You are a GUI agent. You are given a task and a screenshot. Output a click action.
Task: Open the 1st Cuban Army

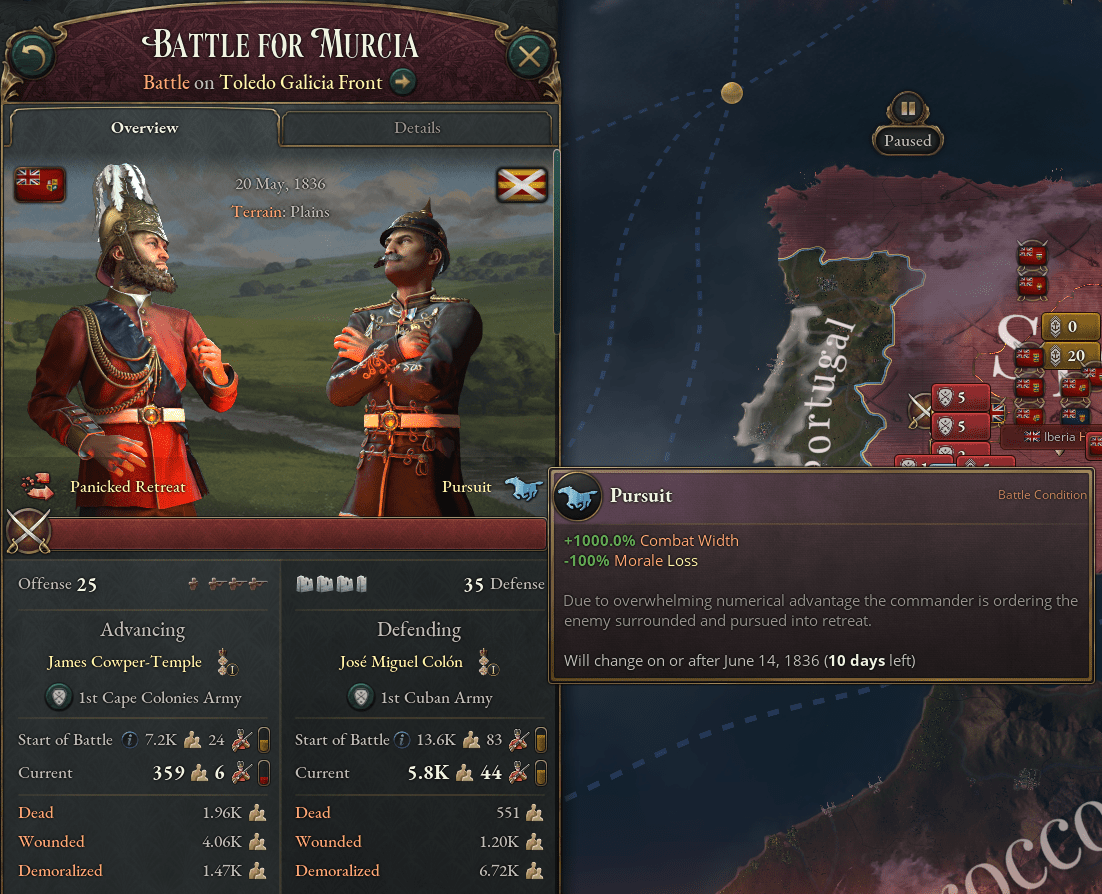click(436, 698)
